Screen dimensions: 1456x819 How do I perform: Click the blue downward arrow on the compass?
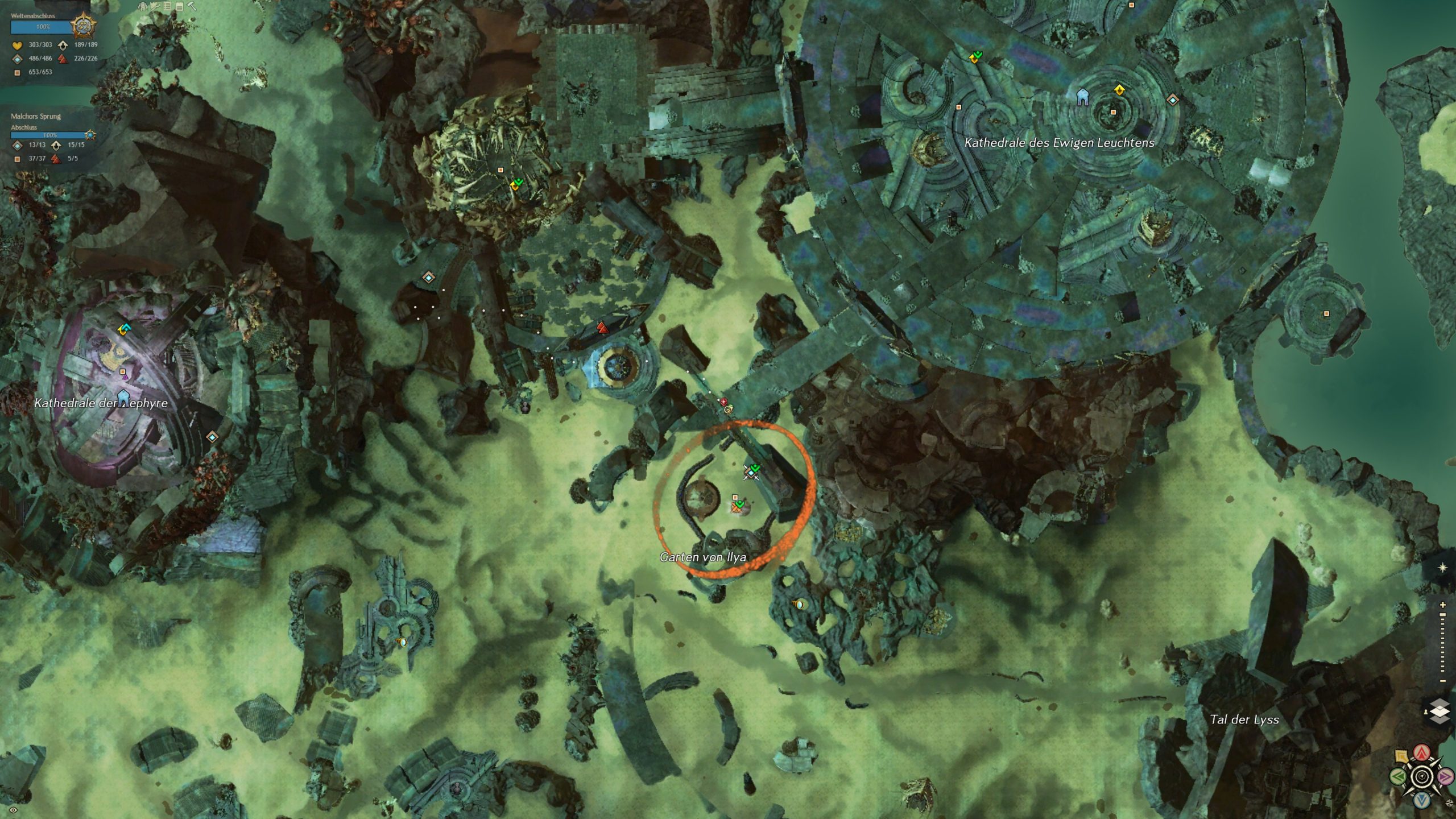(1422, 800)
